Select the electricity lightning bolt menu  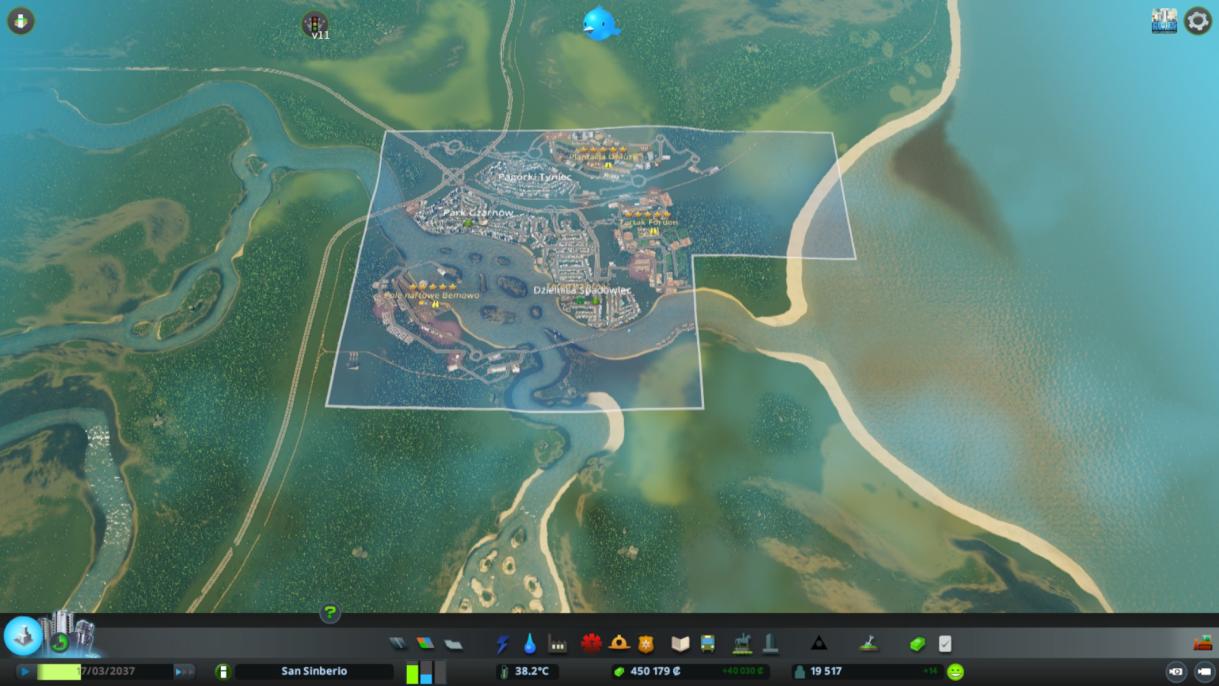502,643
